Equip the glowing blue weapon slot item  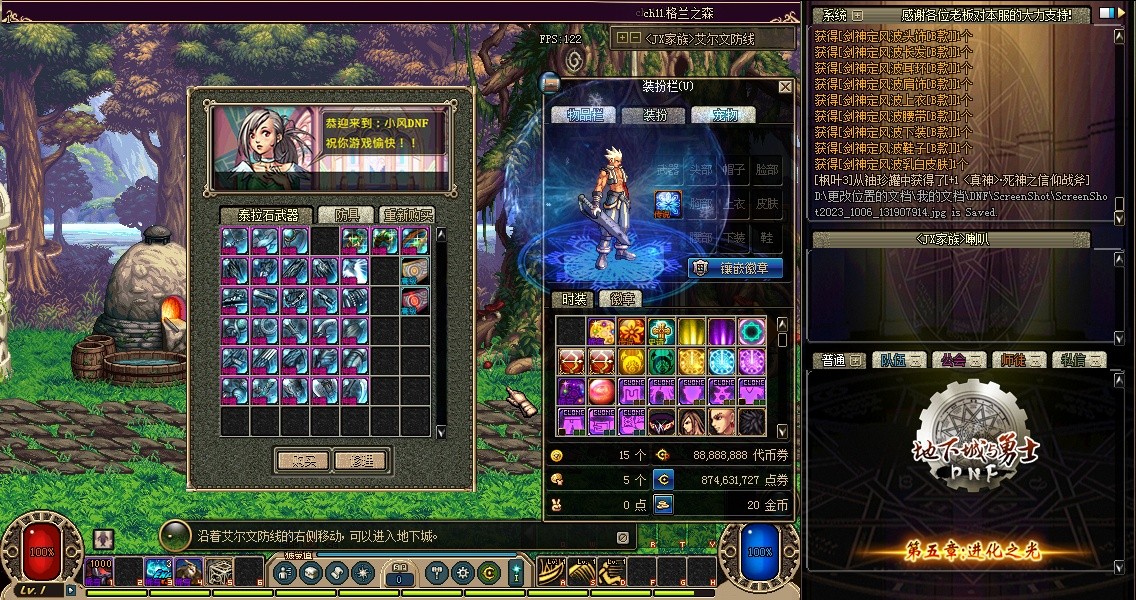click(668, 203)
